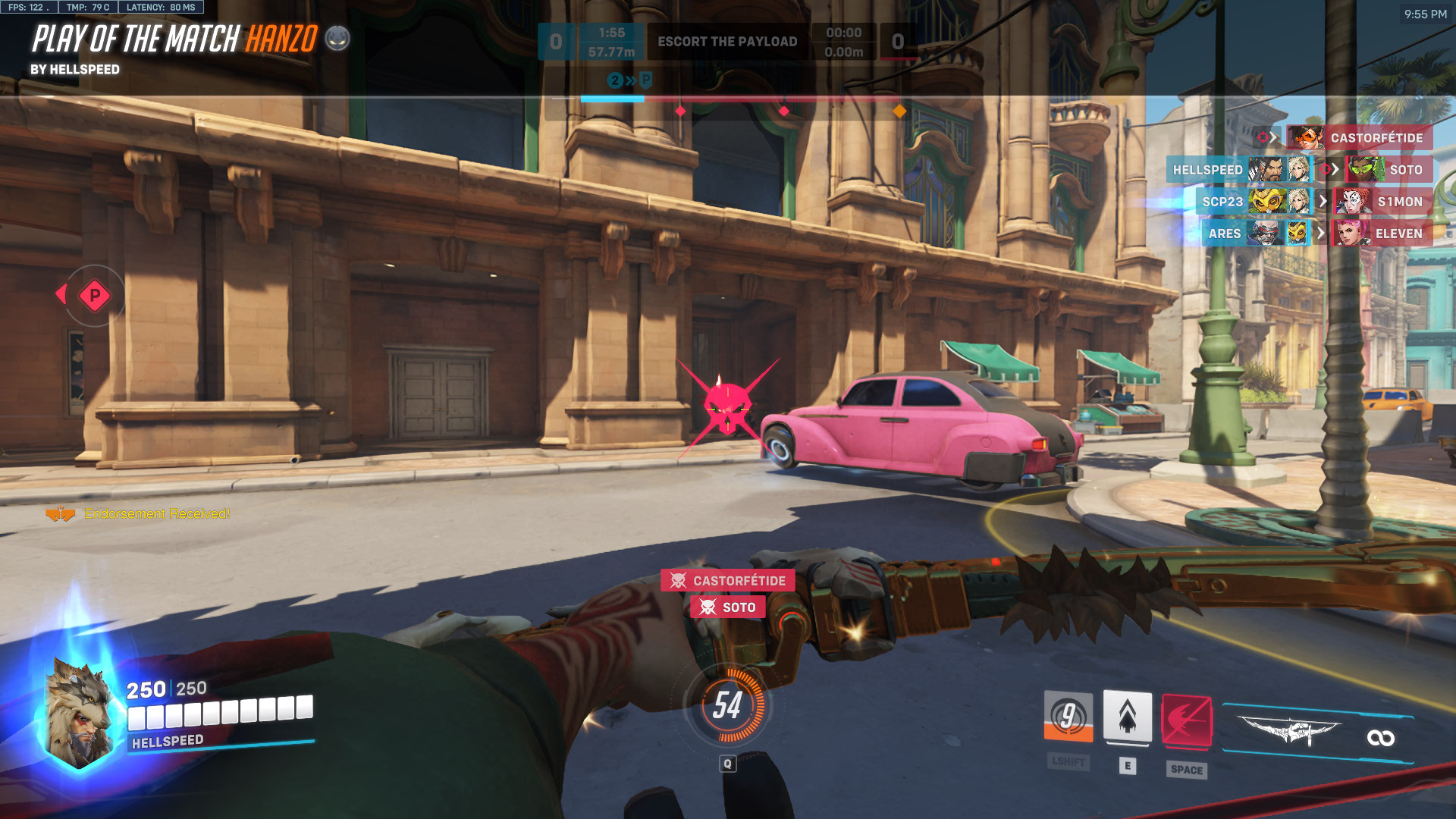This screenshot has height=819, width=1456.
Task: Use the Sonic Arrow ability icon
Action: (x=1127, y=717)
